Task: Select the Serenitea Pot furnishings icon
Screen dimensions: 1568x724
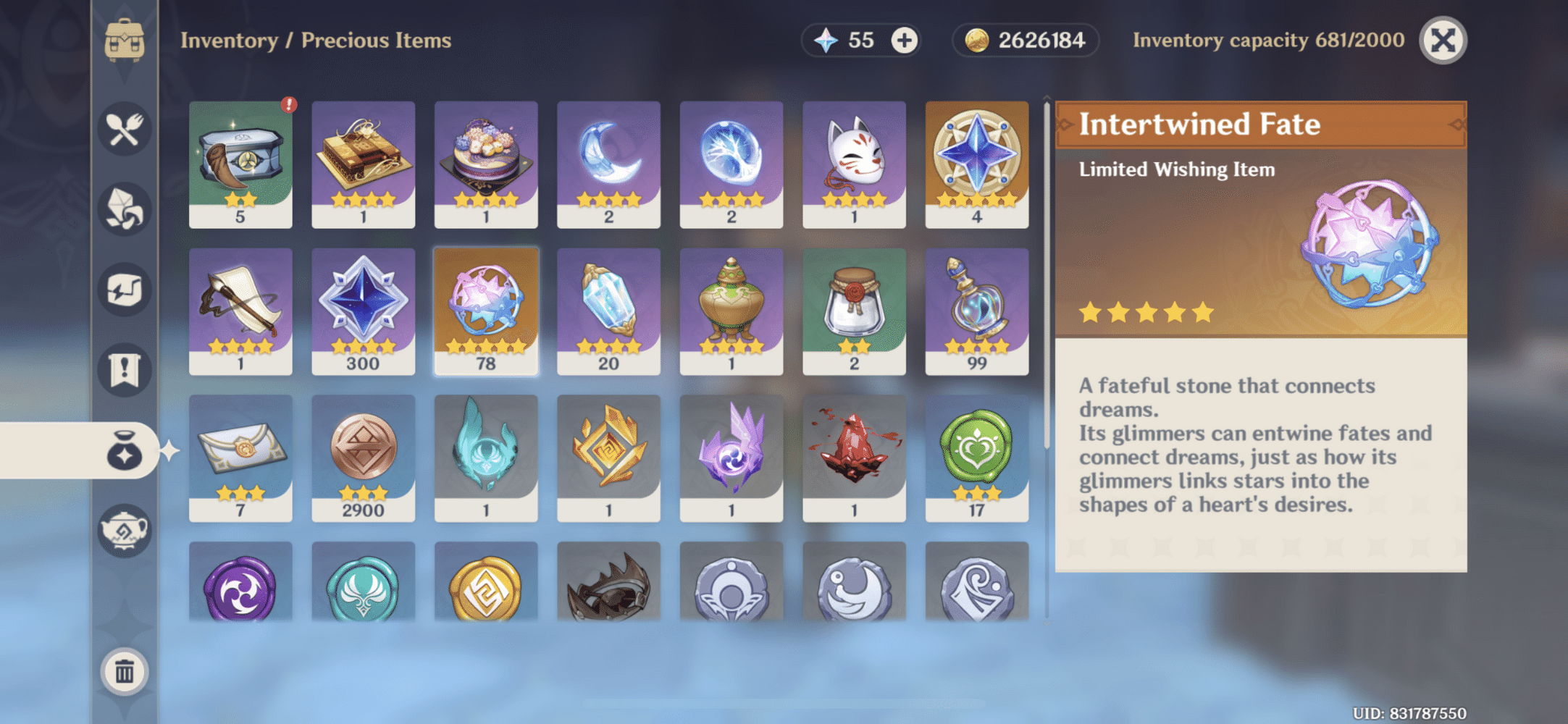Action: [123, 531]
